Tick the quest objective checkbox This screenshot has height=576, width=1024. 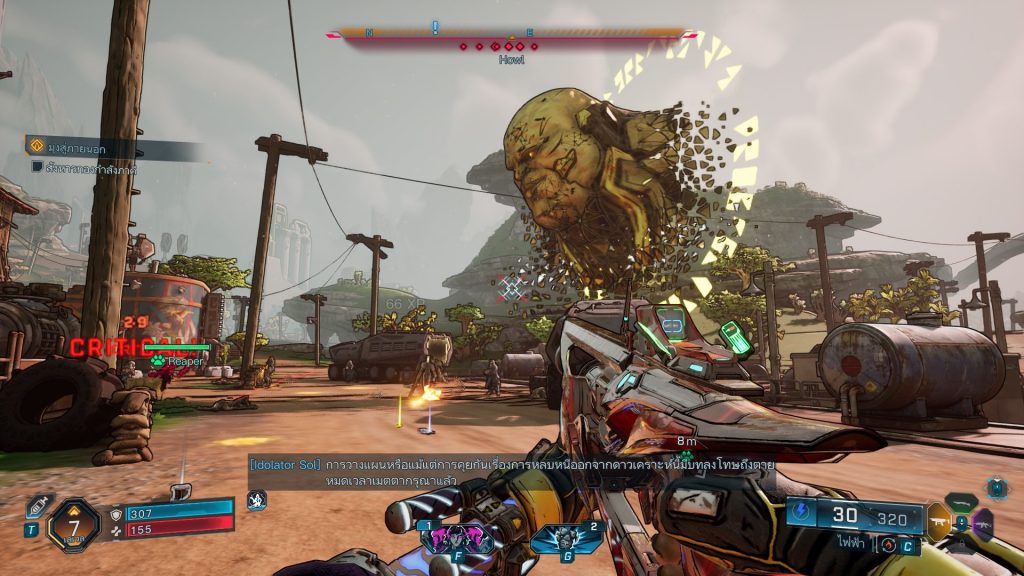coord(37,168)
